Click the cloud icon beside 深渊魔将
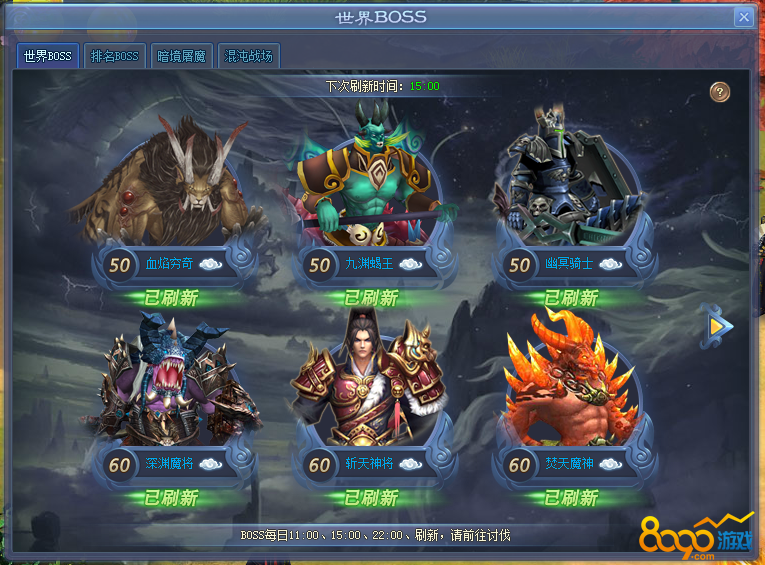This screenshot has width=765, height=565. pyautogui.click(x=211, y=464)
